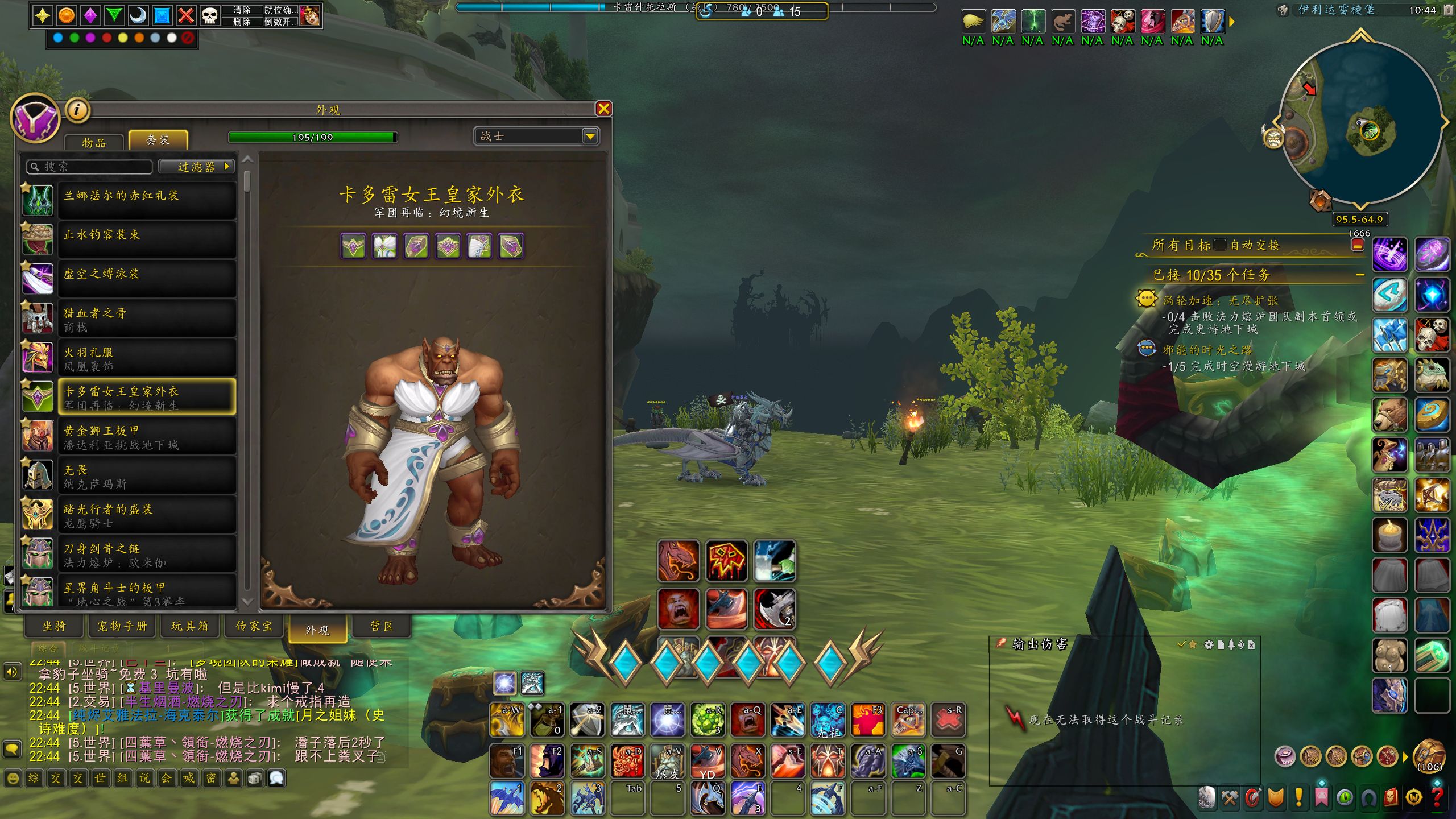
Task: Open the 玩具箱 toy box tab
Action: coord(190,626)
